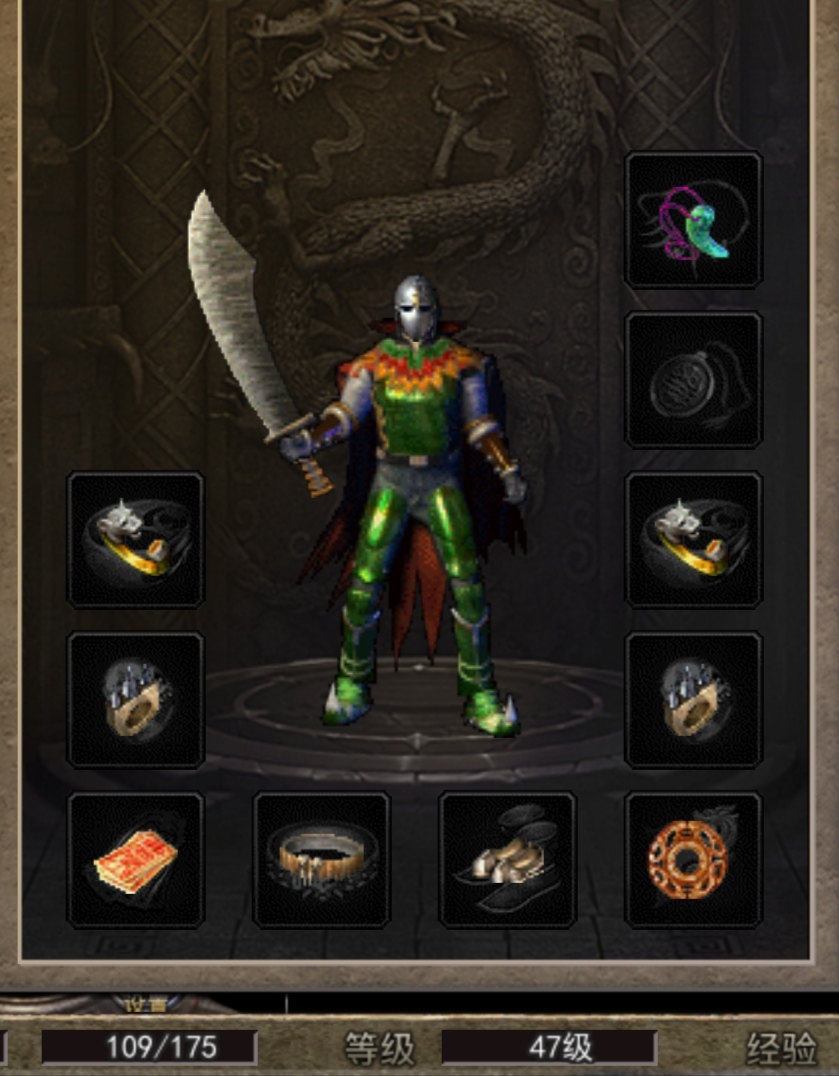
Task: Select the green fang necklace slot
Action: 693,220
